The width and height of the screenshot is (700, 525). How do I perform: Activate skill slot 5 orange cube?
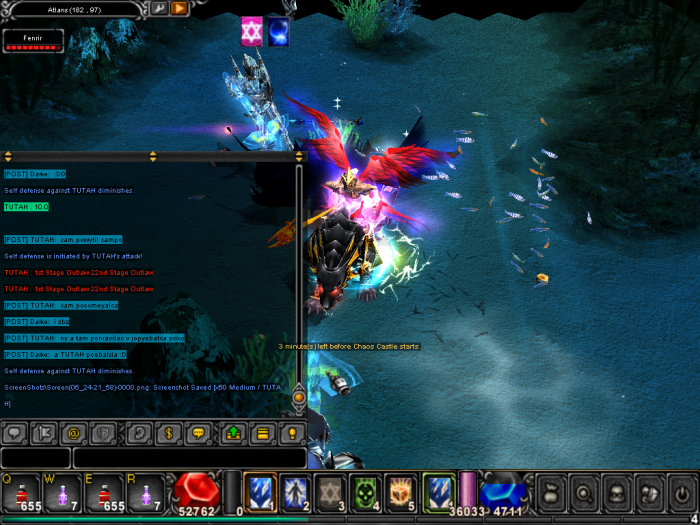tap(400, 490)
